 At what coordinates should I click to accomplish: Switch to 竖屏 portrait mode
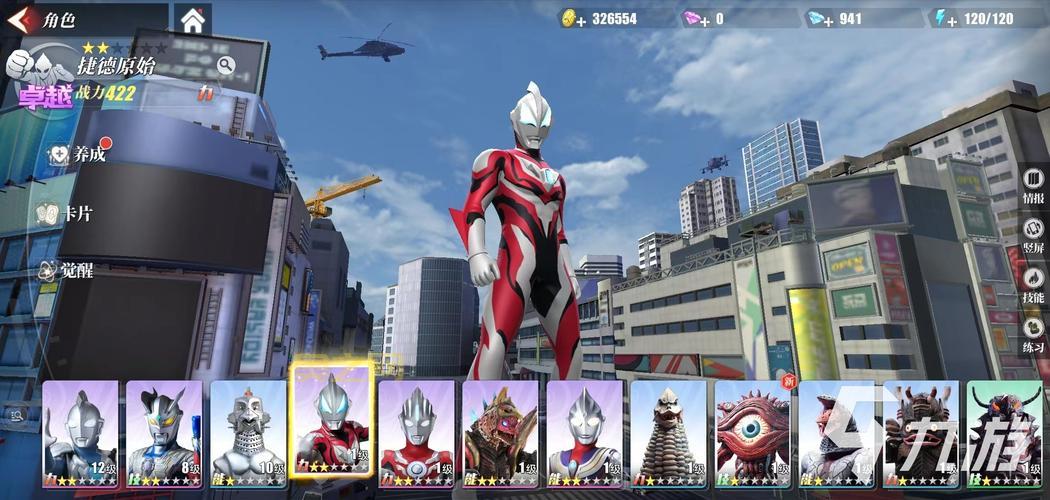point(1033,236)
